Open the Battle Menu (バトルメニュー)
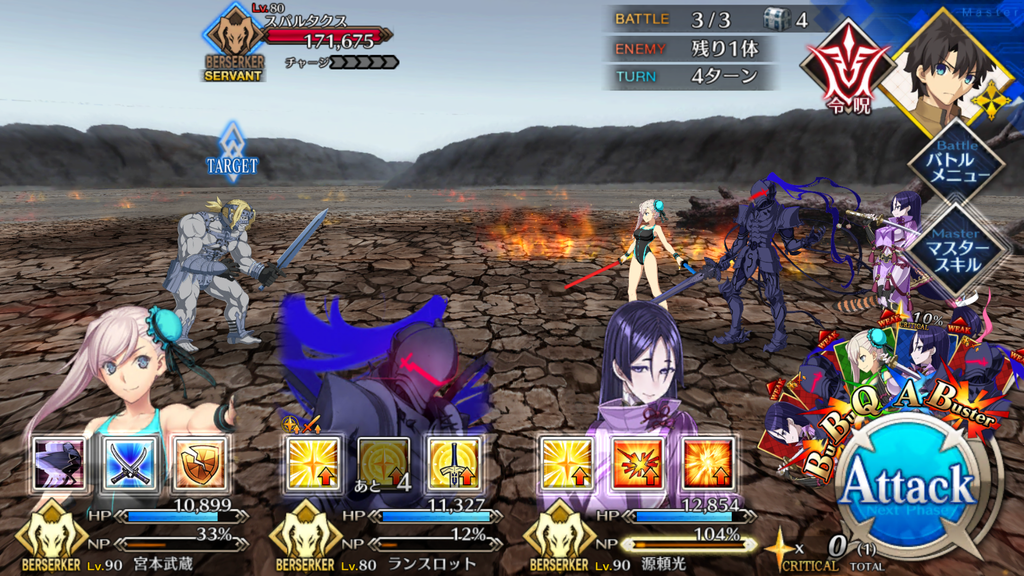1024x576 pixels. pyautogui.click(x=955, y=163)
